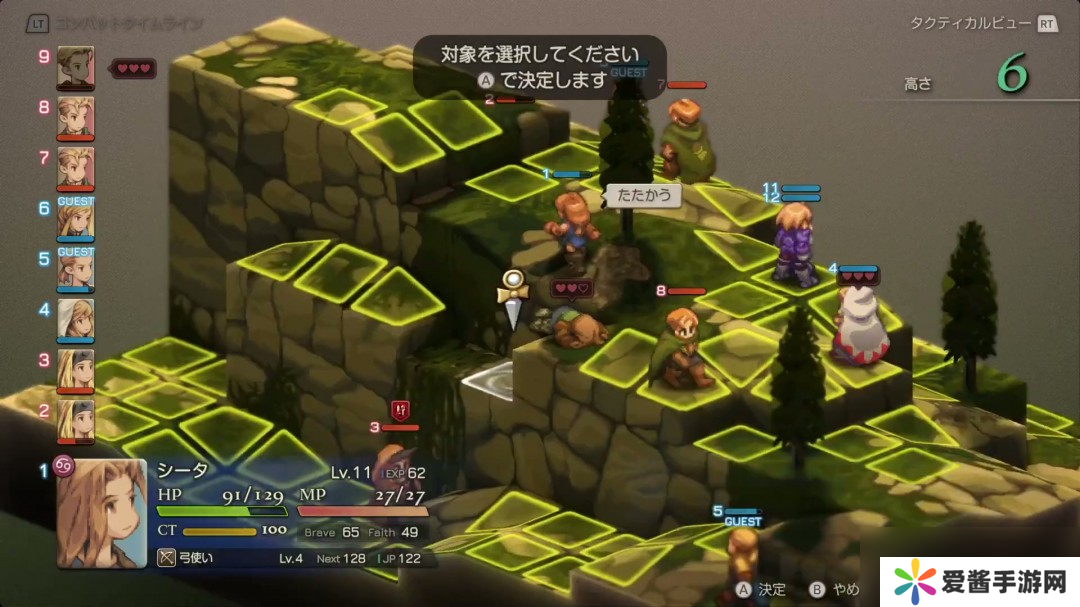Pick the GUEST portrait numbered 5
This screenshot has height=607, width=1080.
tap(76, 270)
